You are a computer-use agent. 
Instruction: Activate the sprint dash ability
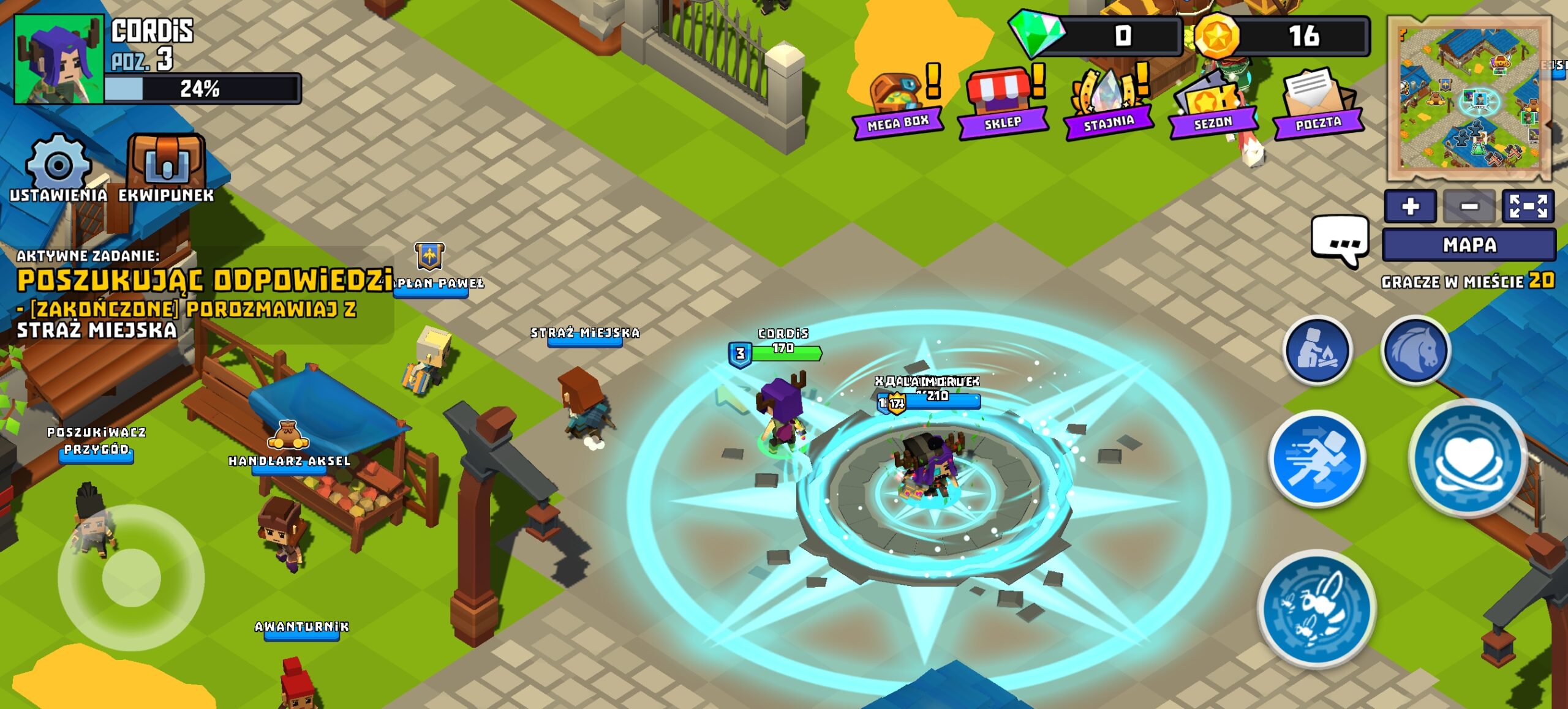(x=1317, y=459)
